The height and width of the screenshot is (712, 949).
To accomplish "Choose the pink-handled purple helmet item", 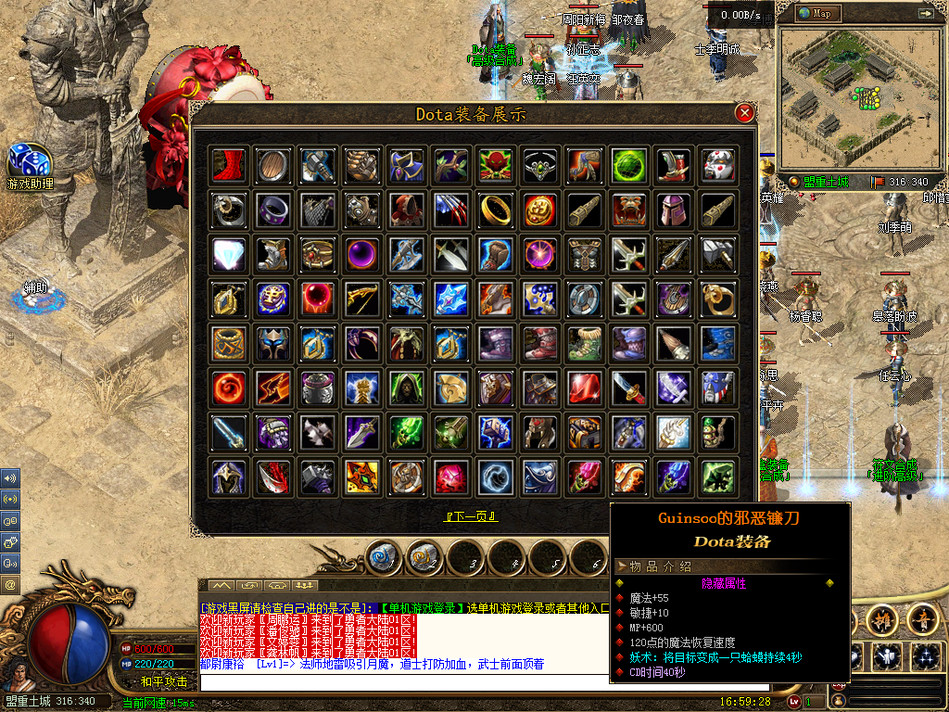I will (672, 210).
